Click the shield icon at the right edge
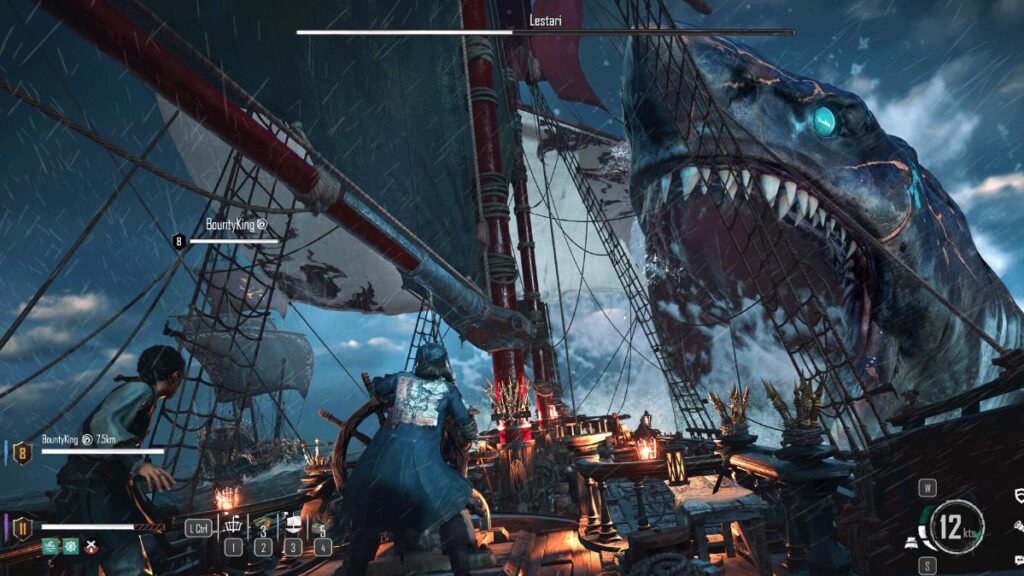Viewport: 1024px width, 576px height. click(1019, 496)
